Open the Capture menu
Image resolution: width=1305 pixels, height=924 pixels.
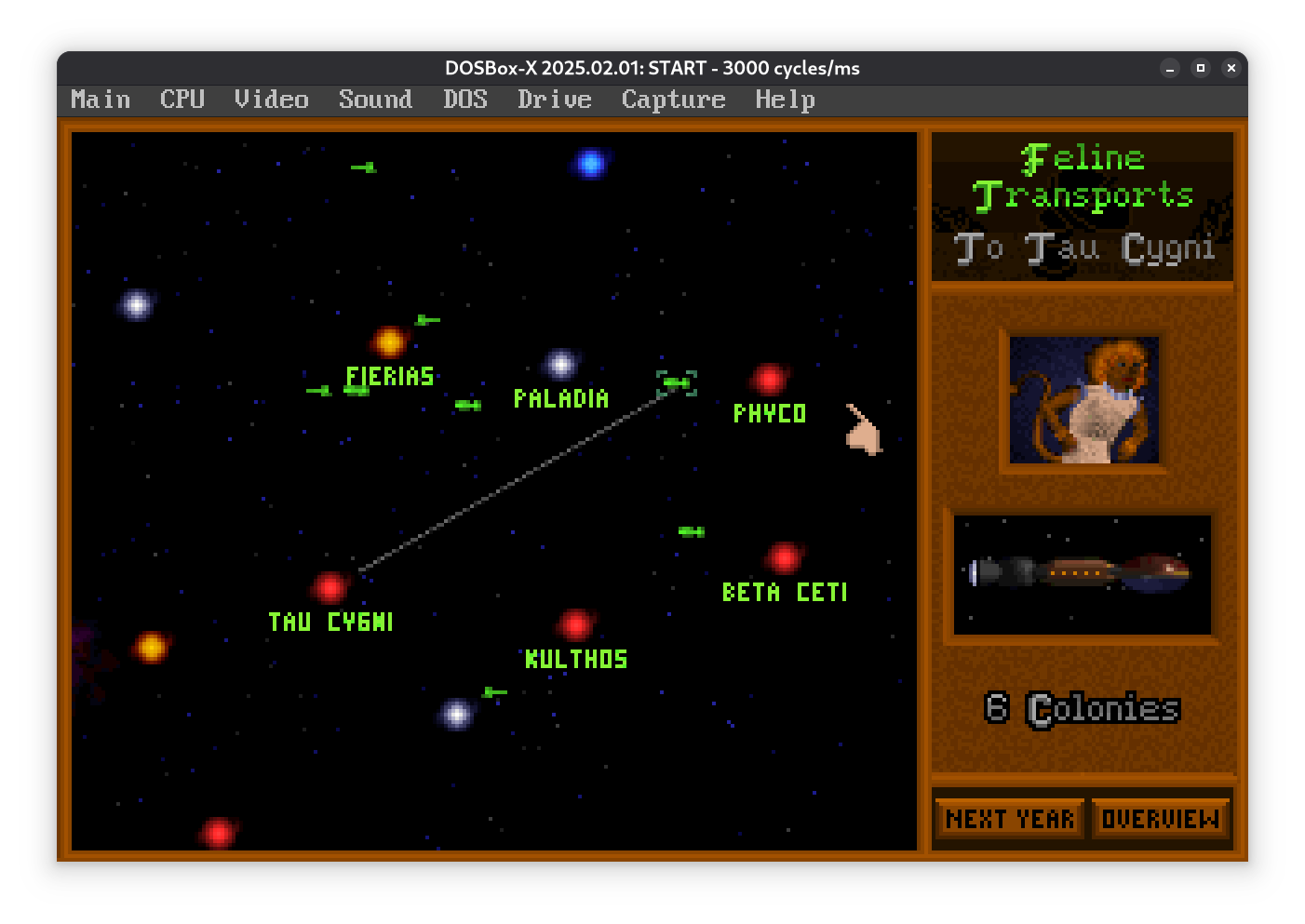pyautogui.click(x=673, y=100)
